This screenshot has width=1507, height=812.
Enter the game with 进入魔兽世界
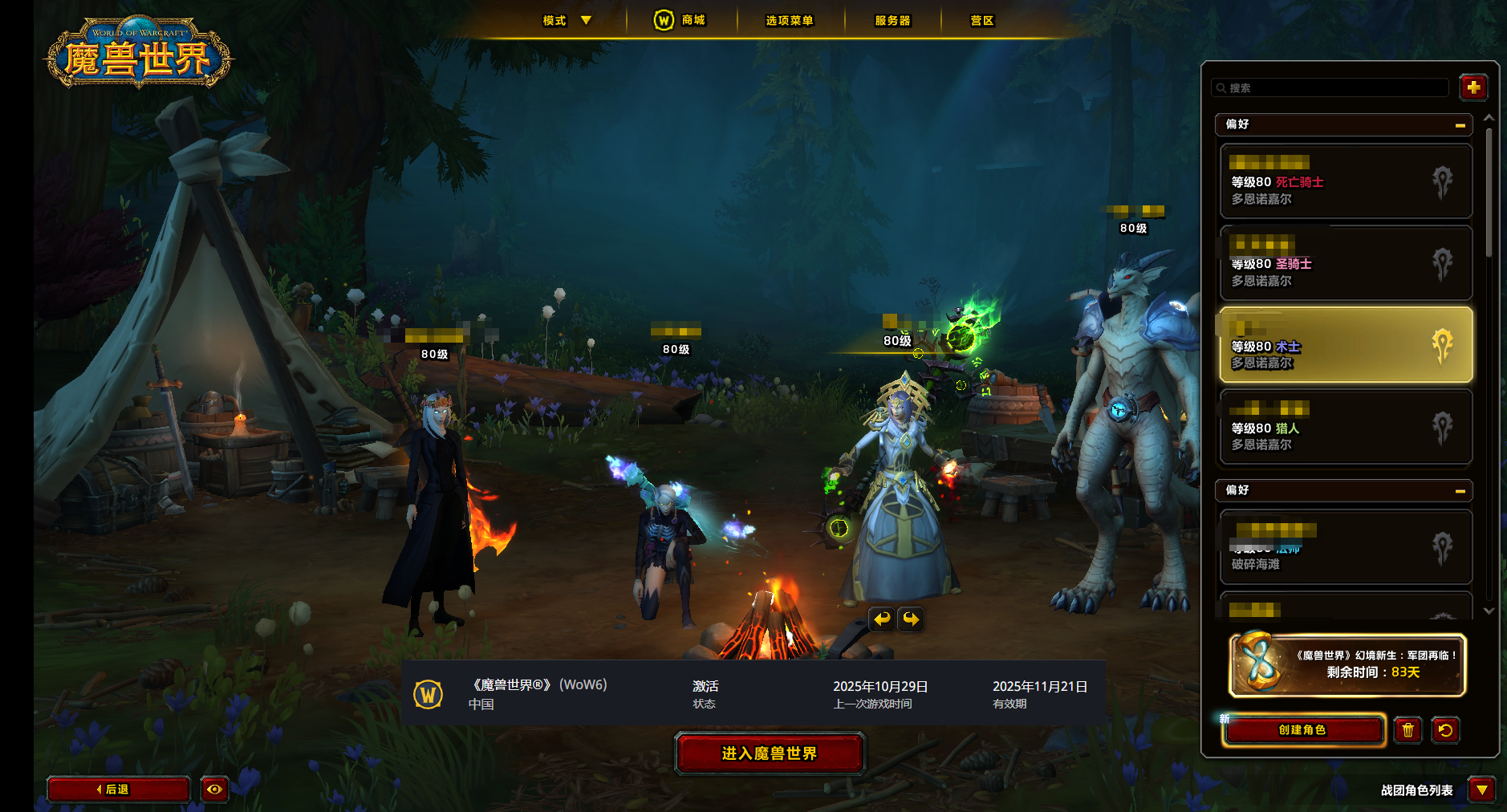tap(770, 753)
